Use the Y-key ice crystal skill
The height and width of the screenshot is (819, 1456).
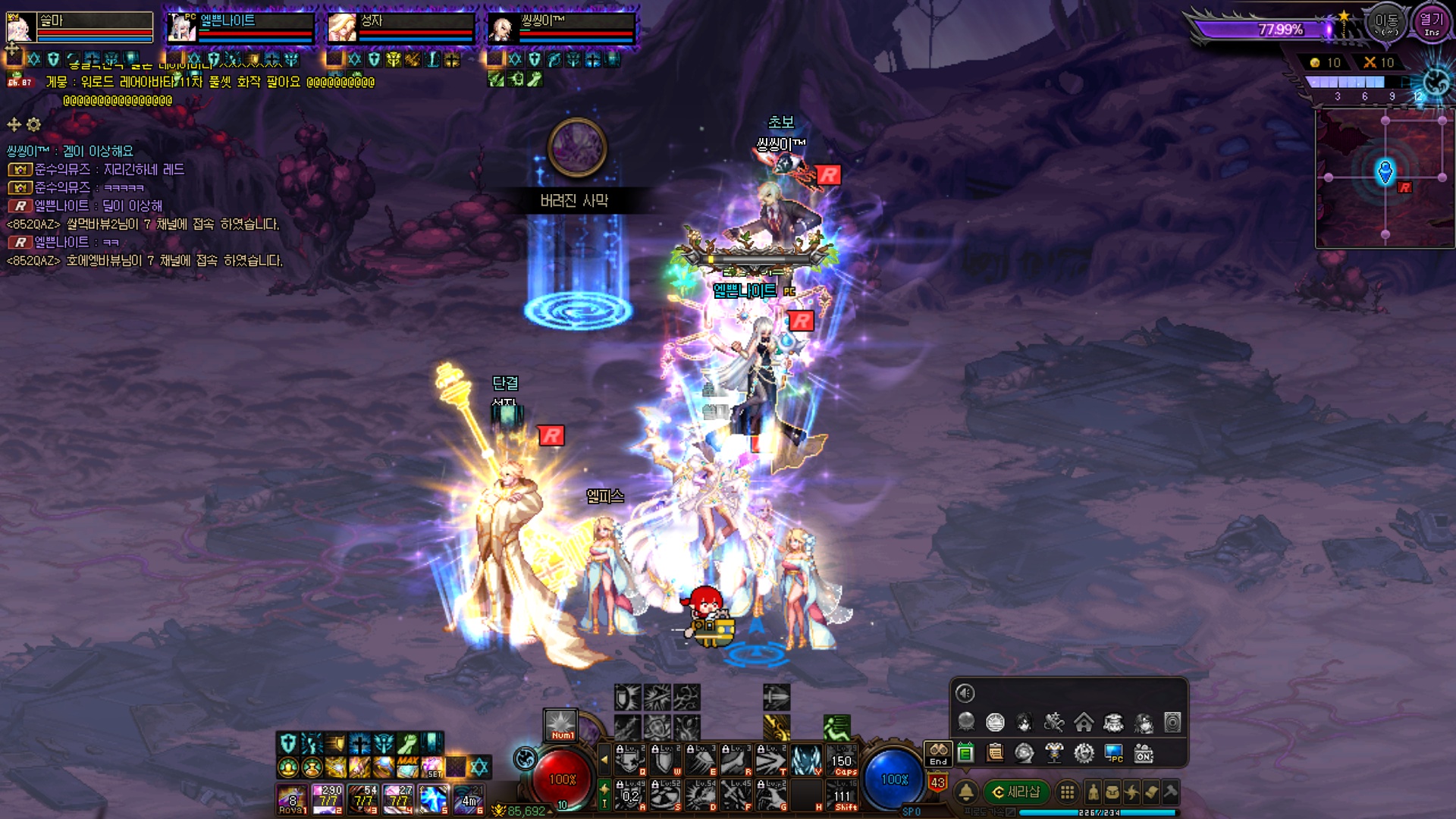coord(806,761)
